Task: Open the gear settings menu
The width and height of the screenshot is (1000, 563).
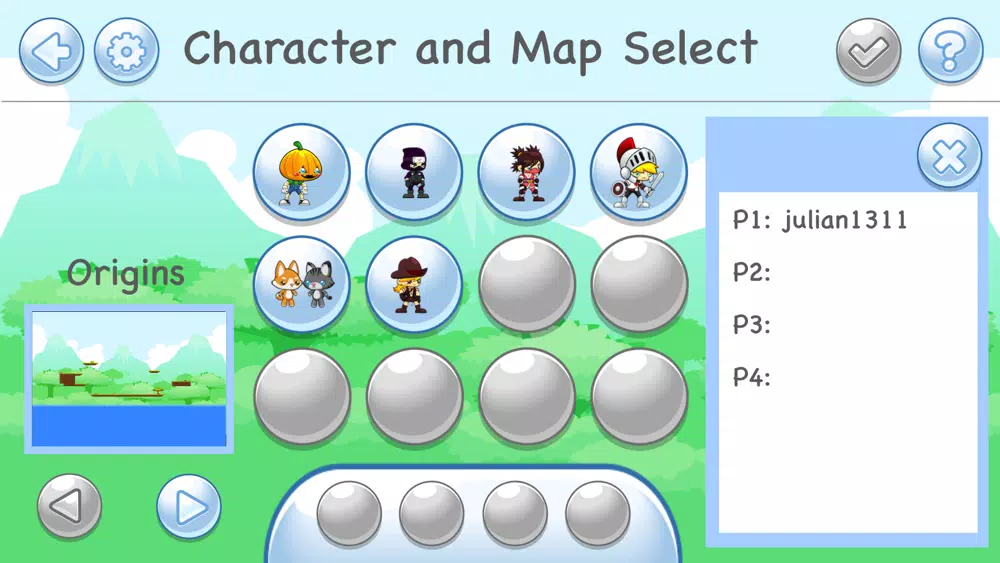Action: click(x=126, y=50)
